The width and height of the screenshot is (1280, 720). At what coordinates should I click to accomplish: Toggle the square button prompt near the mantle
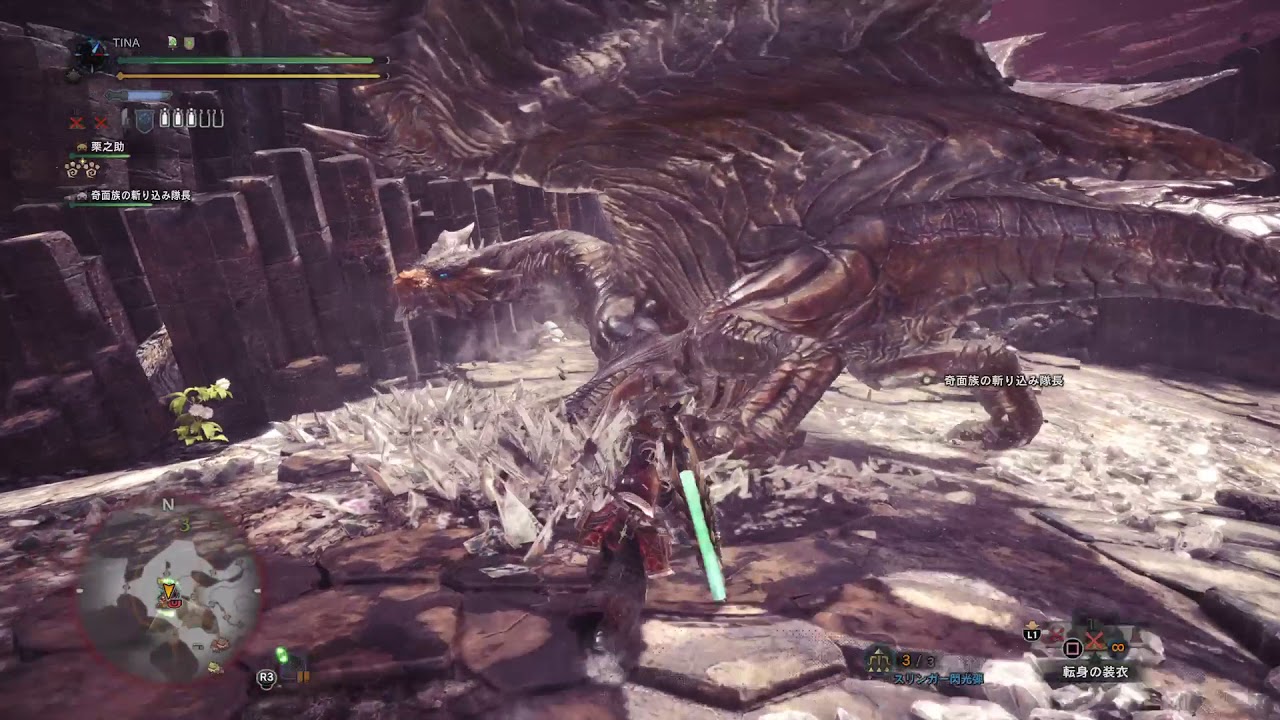pyautogui.click(x=1072, y=649)
